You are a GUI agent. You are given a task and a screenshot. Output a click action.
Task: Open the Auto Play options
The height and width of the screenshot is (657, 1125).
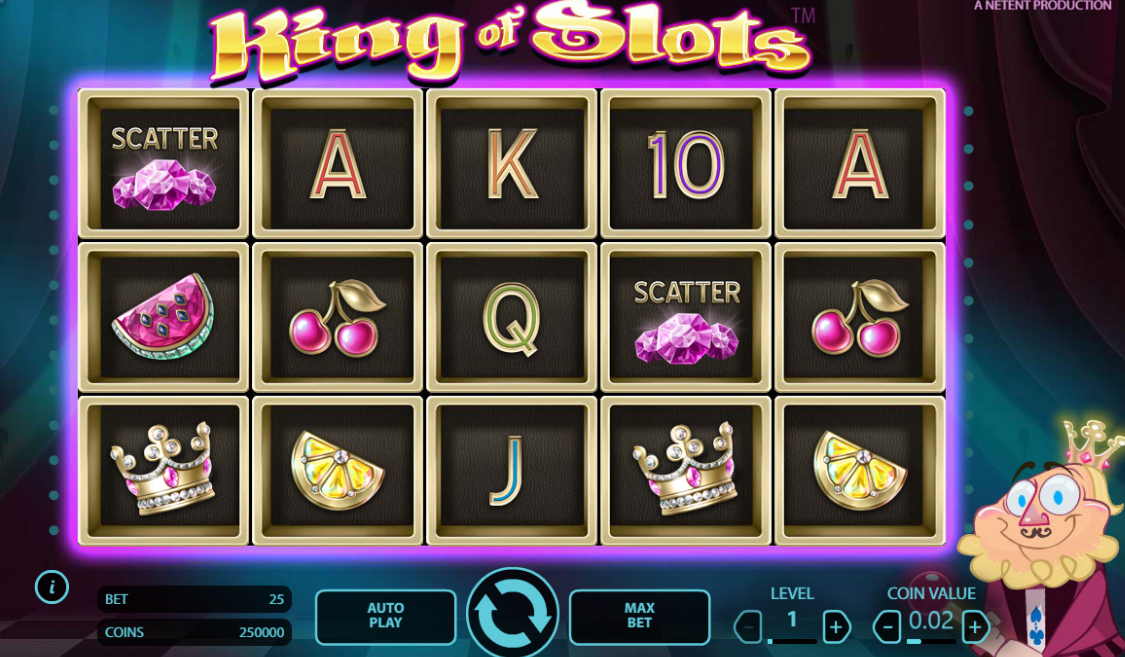[x=385, y=616]
